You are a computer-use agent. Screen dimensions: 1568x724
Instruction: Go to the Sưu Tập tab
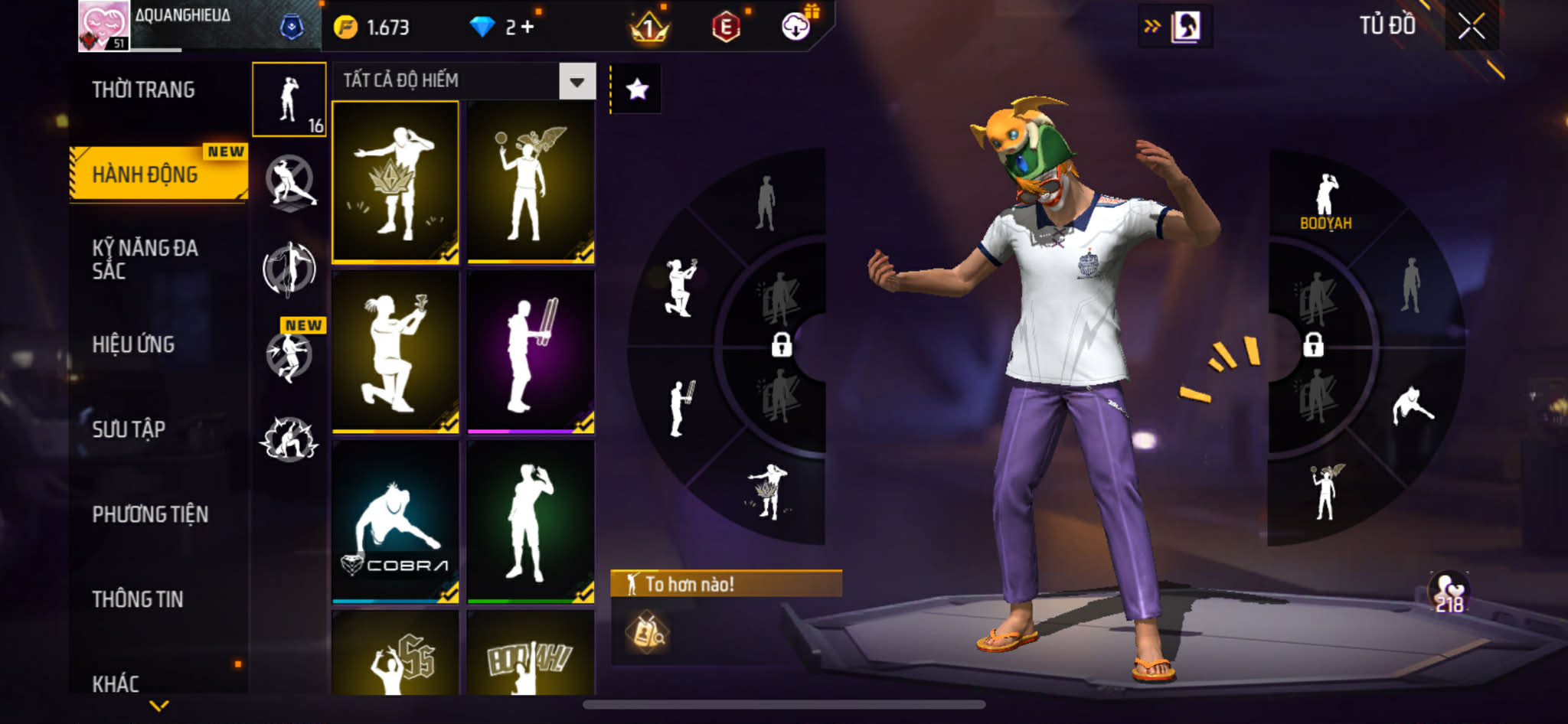click(x=129, y=429)
